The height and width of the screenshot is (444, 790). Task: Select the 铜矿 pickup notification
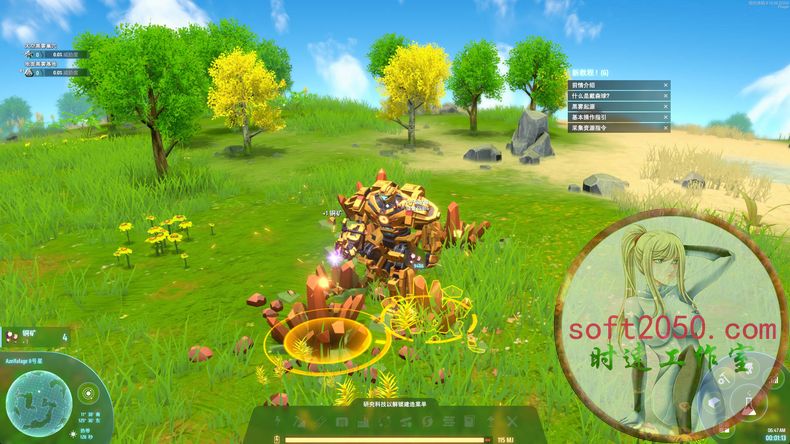point(35,337)
